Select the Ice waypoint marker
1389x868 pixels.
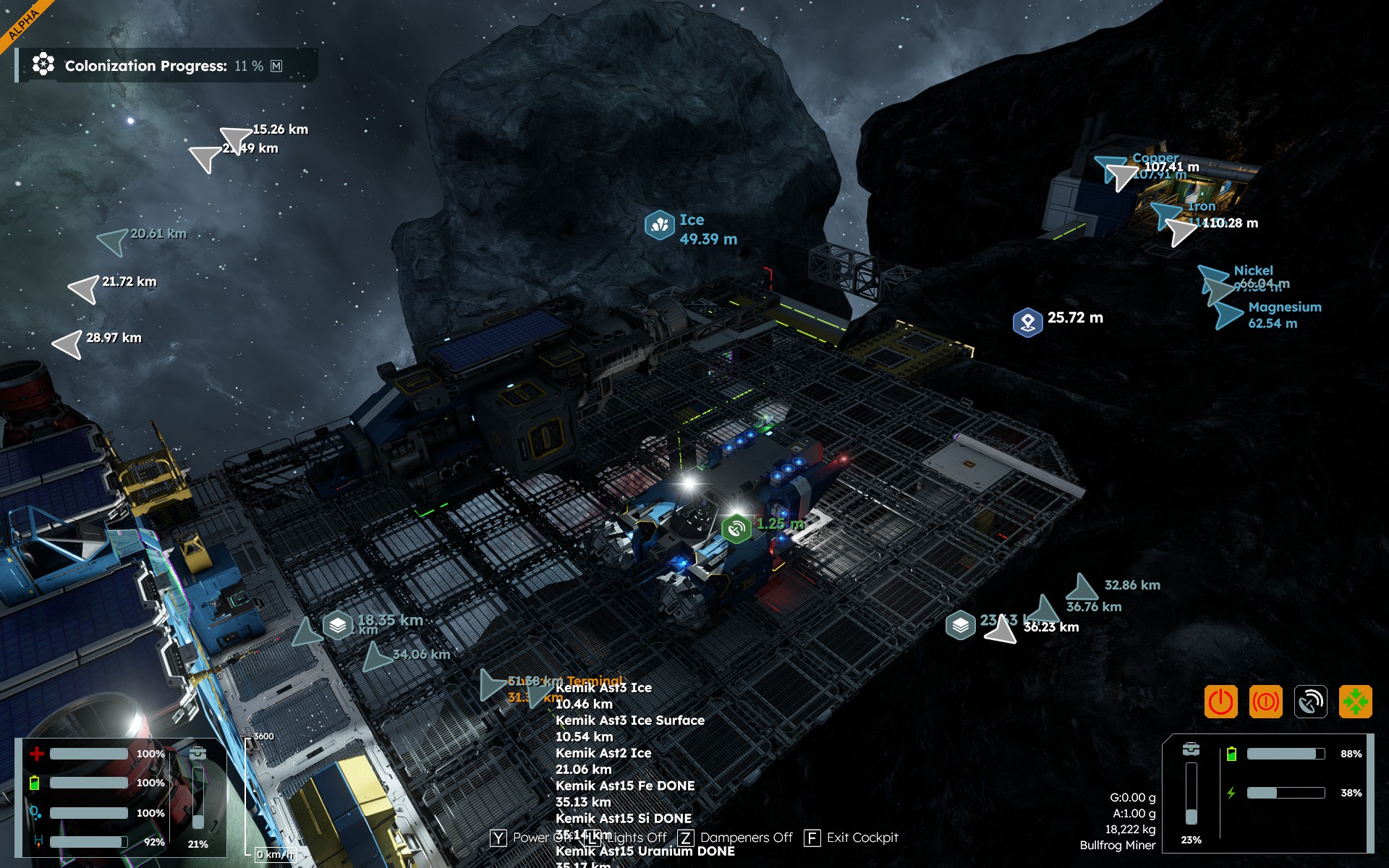tap(660, 225)
